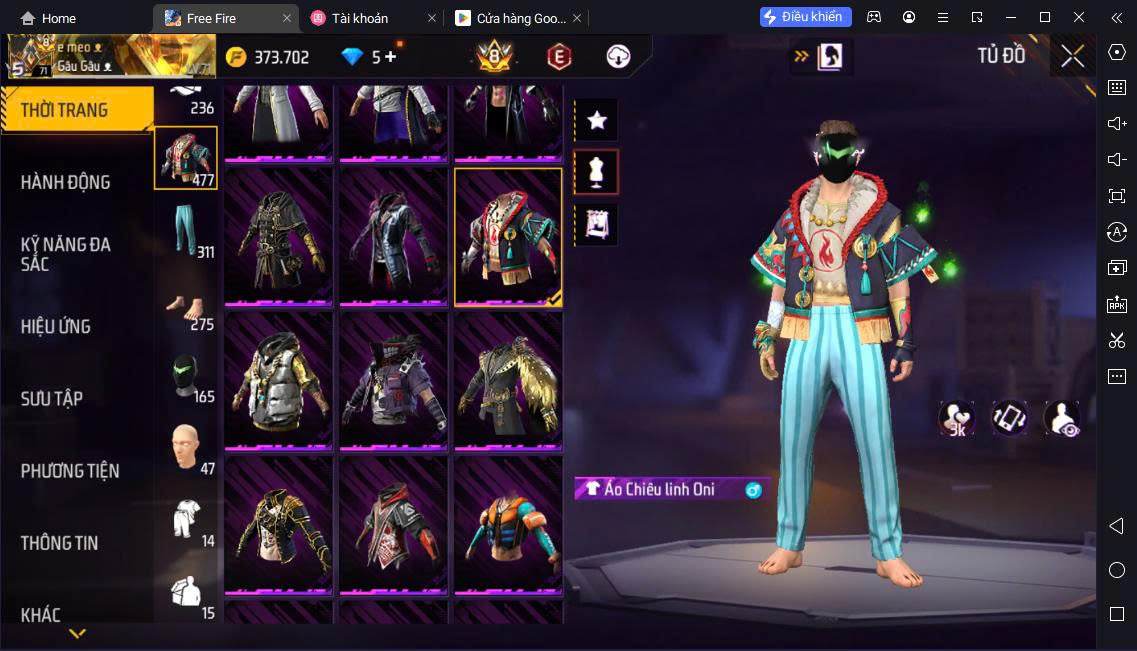Viewport: 1137px width, 651px height.
Task: Select the KỸ NĂNG ĐA SẮC tab
Action: [x=66, y=254]
